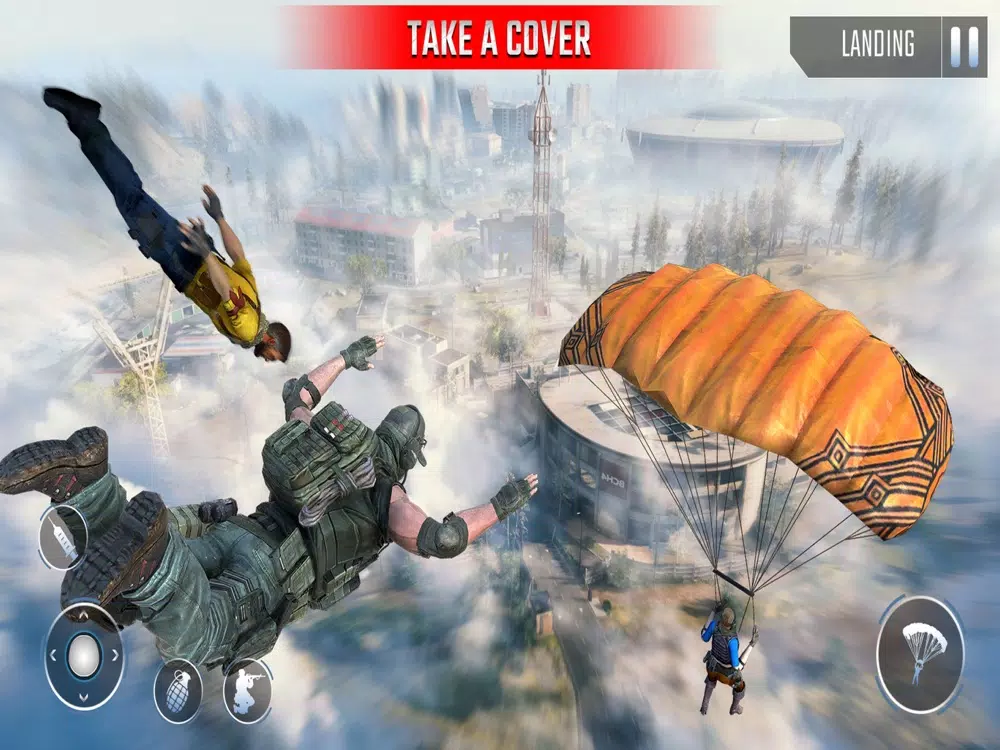This screenshot has width=1000, height=750.
Task: Pause the game with the pause button
Action: coord(964,46)
